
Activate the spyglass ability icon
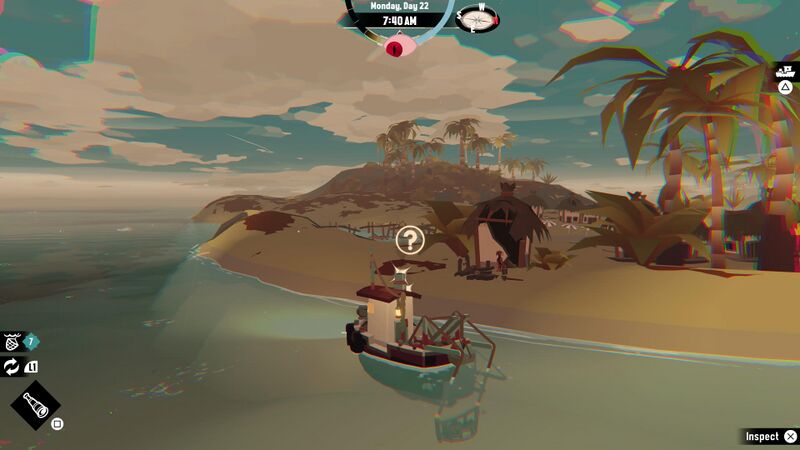click(35, 405)
